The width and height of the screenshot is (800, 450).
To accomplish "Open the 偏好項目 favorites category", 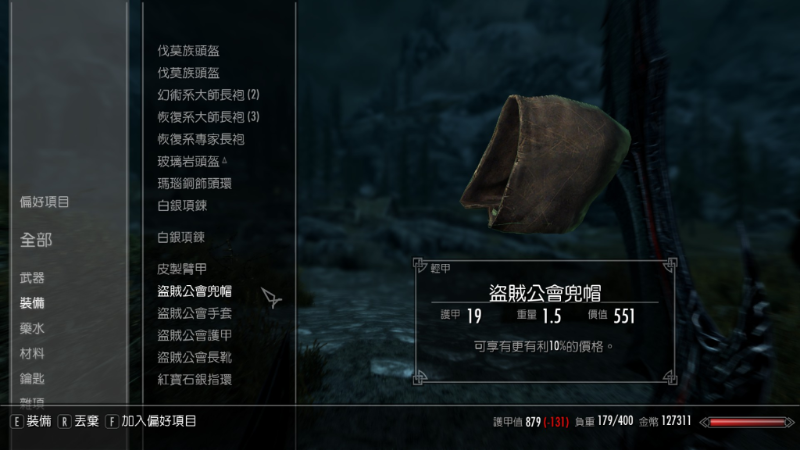I will pos(45,202).
